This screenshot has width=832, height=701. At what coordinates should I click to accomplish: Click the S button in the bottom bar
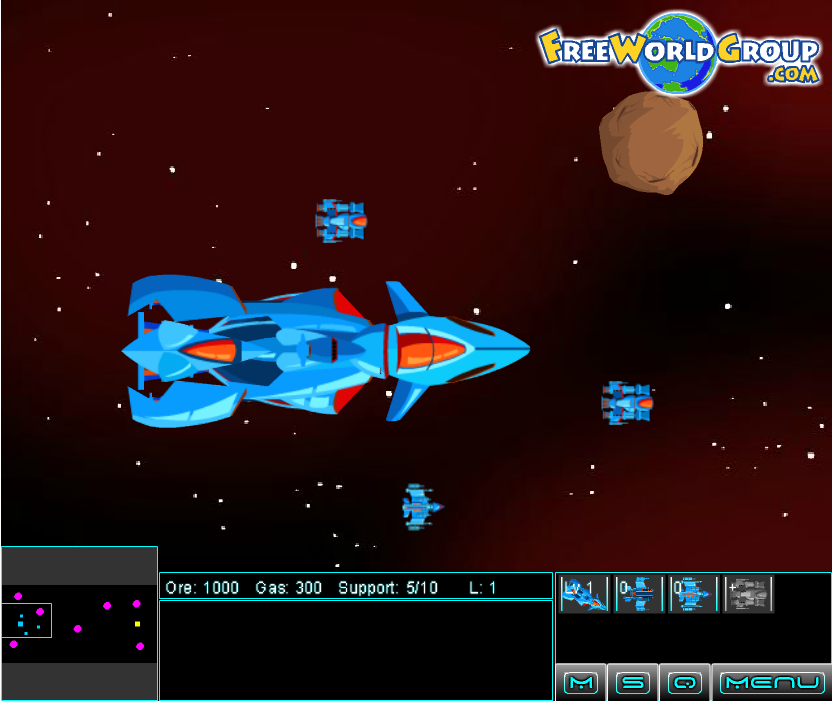click(633, 683)
